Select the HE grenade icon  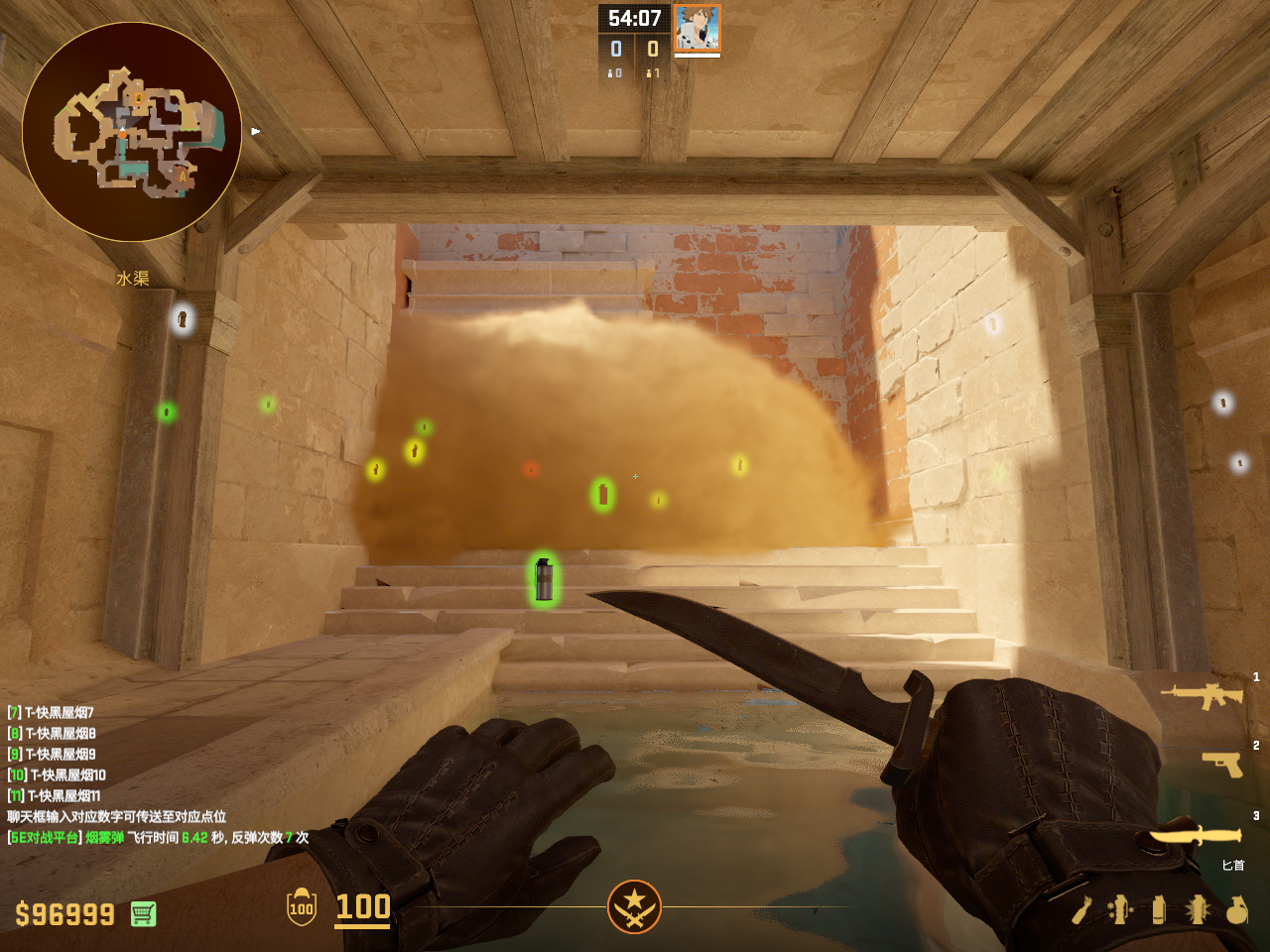point(1236,909)
